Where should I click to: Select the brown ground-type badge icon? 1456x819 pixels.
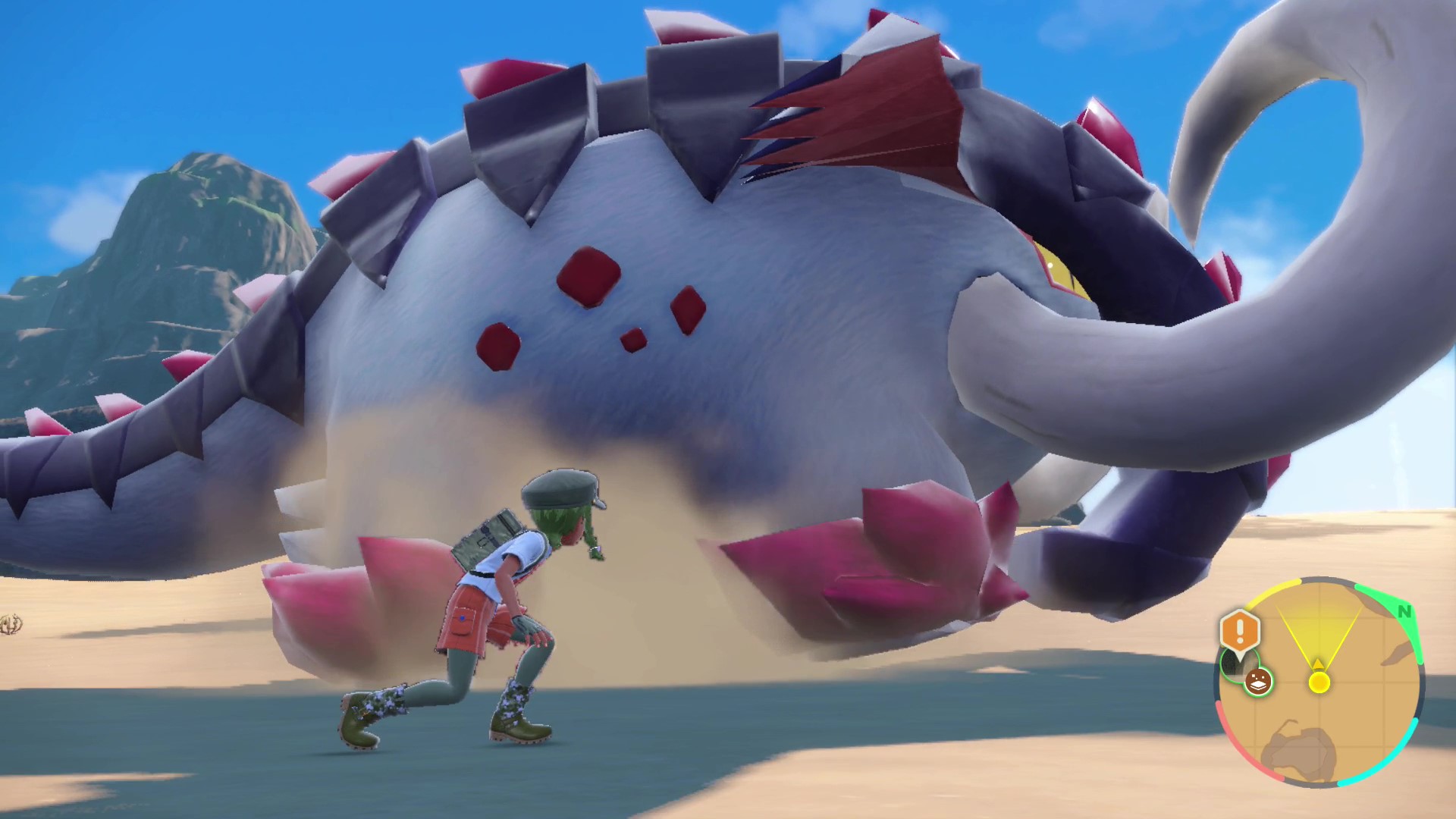[1259, 682]
